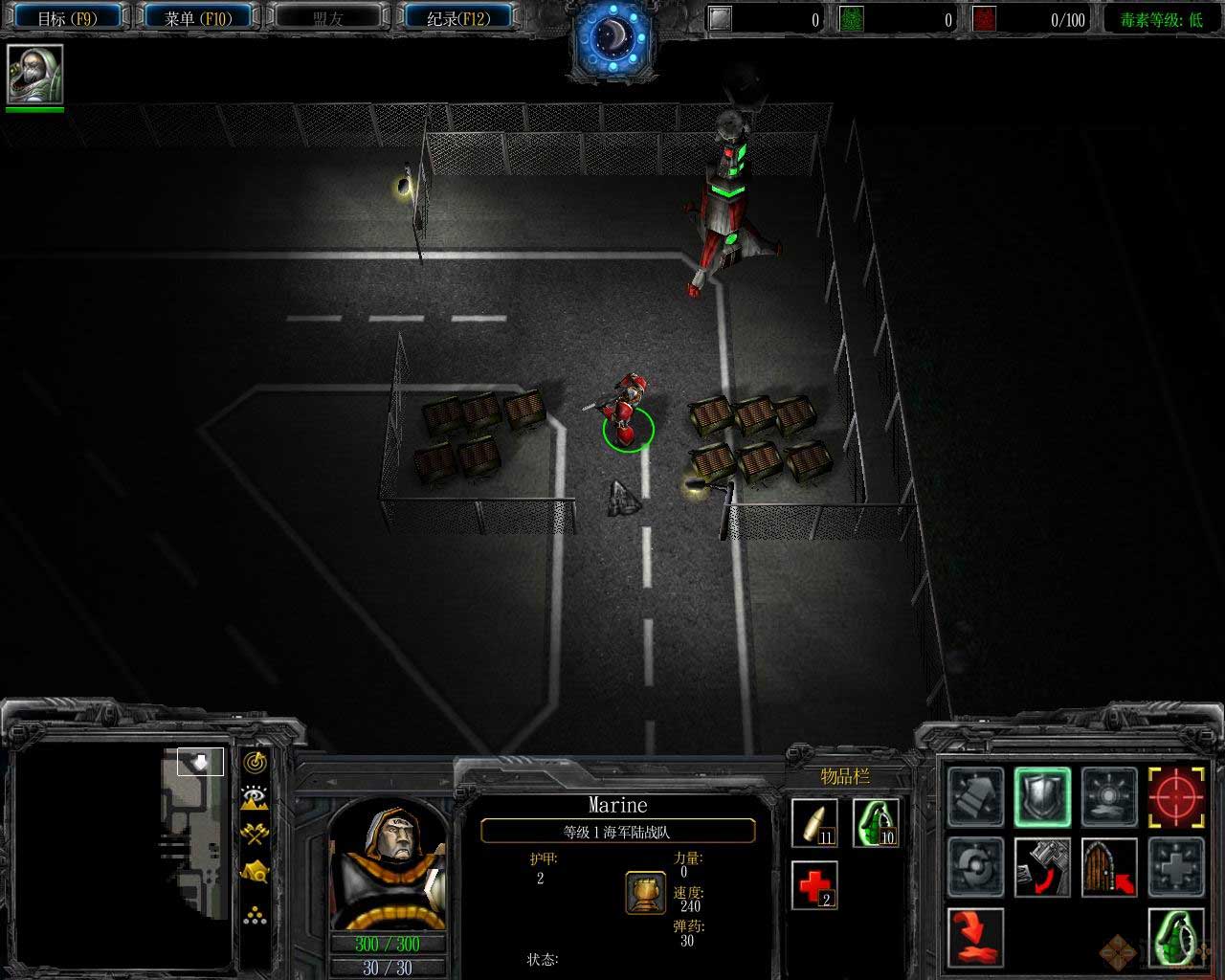Toggle minimap terrain display (eye and mountain icon)

pyautogui.click(x=255, y=797)
